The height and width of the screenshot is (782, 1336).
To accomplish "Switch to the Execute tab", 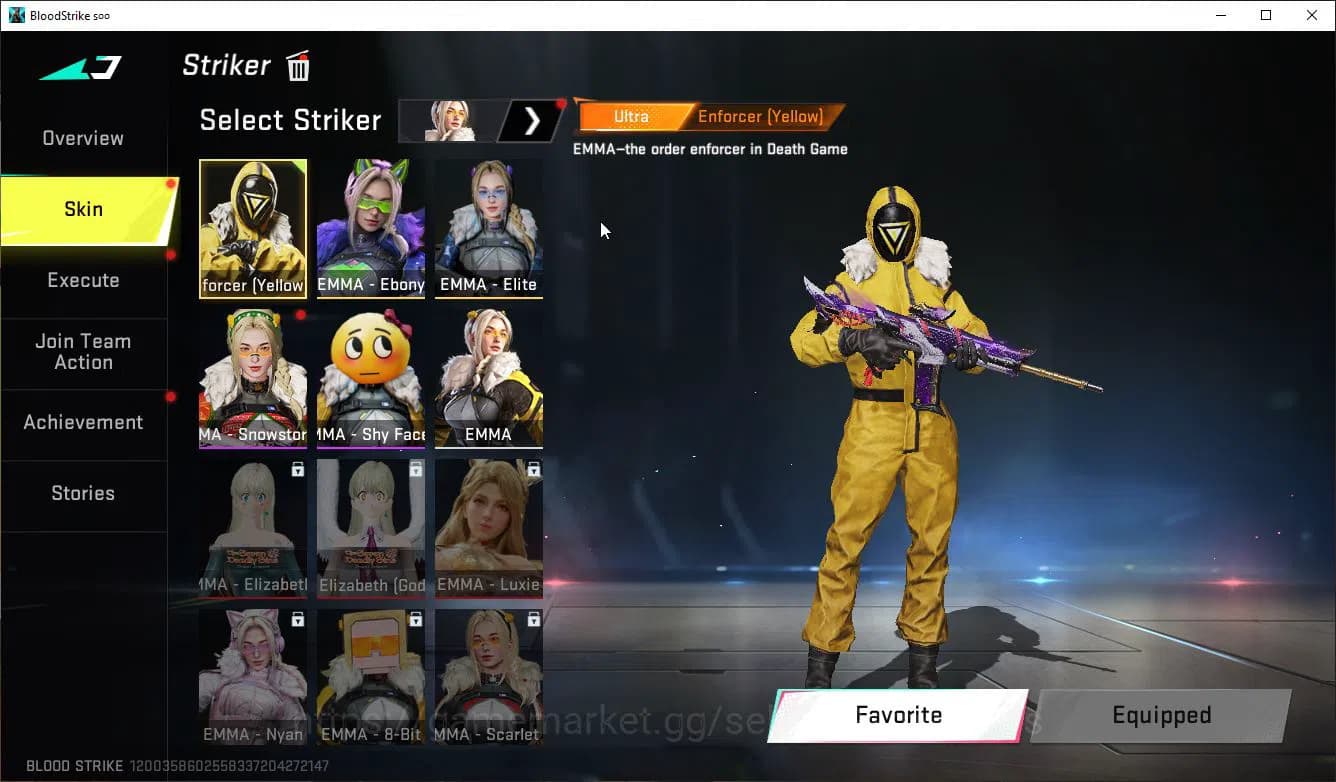I will click(x=83, y=280).
